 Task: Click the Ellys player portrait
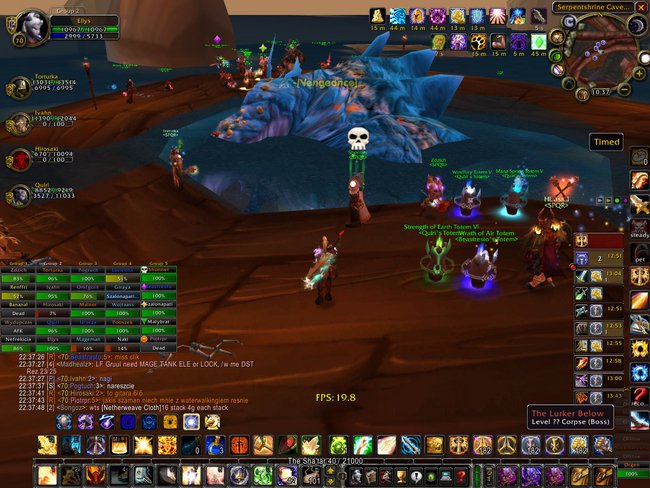[x=33, y=23]
